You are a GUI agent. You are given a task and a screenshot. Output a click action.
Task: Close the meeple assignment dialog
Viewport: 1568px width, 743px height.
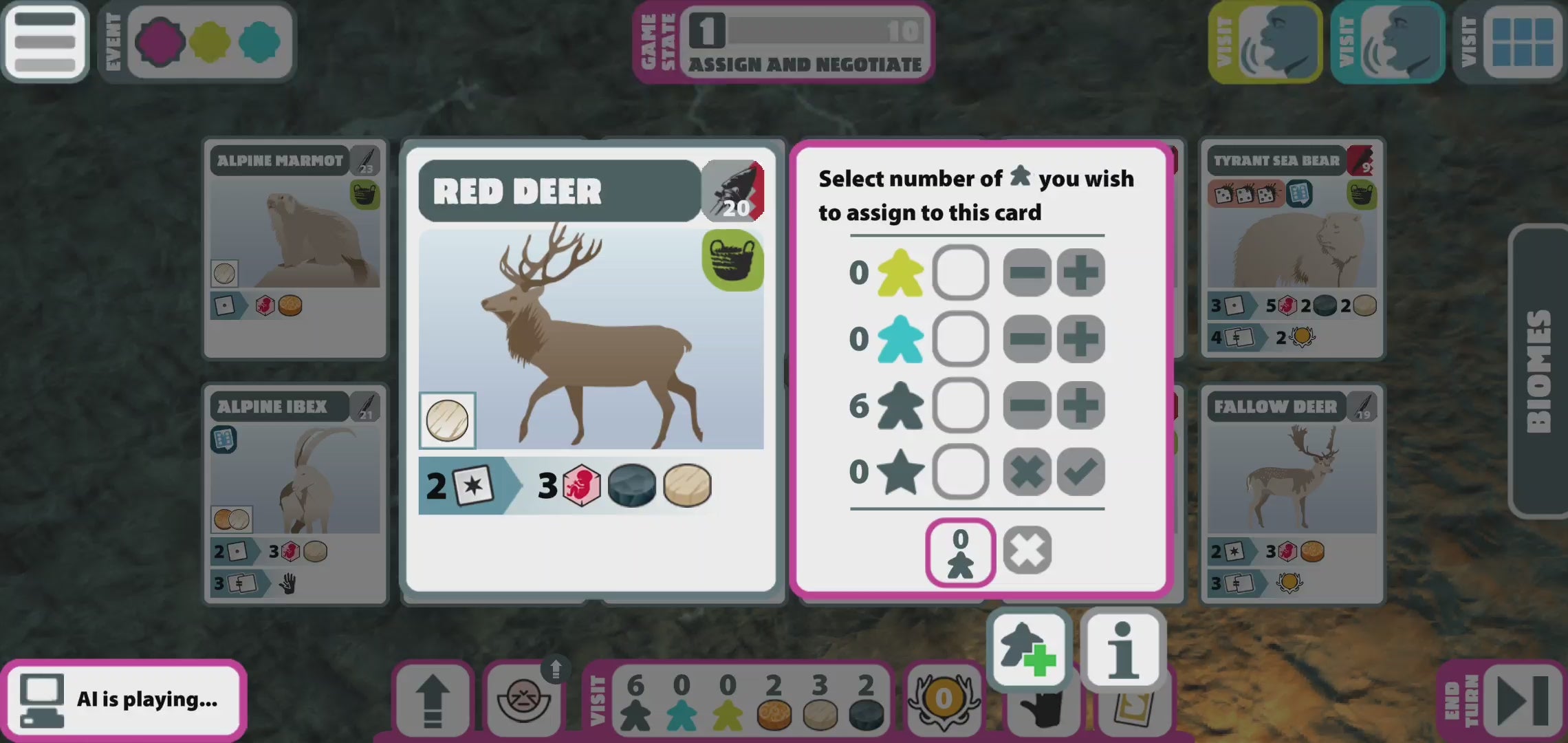coord(1027,550)
